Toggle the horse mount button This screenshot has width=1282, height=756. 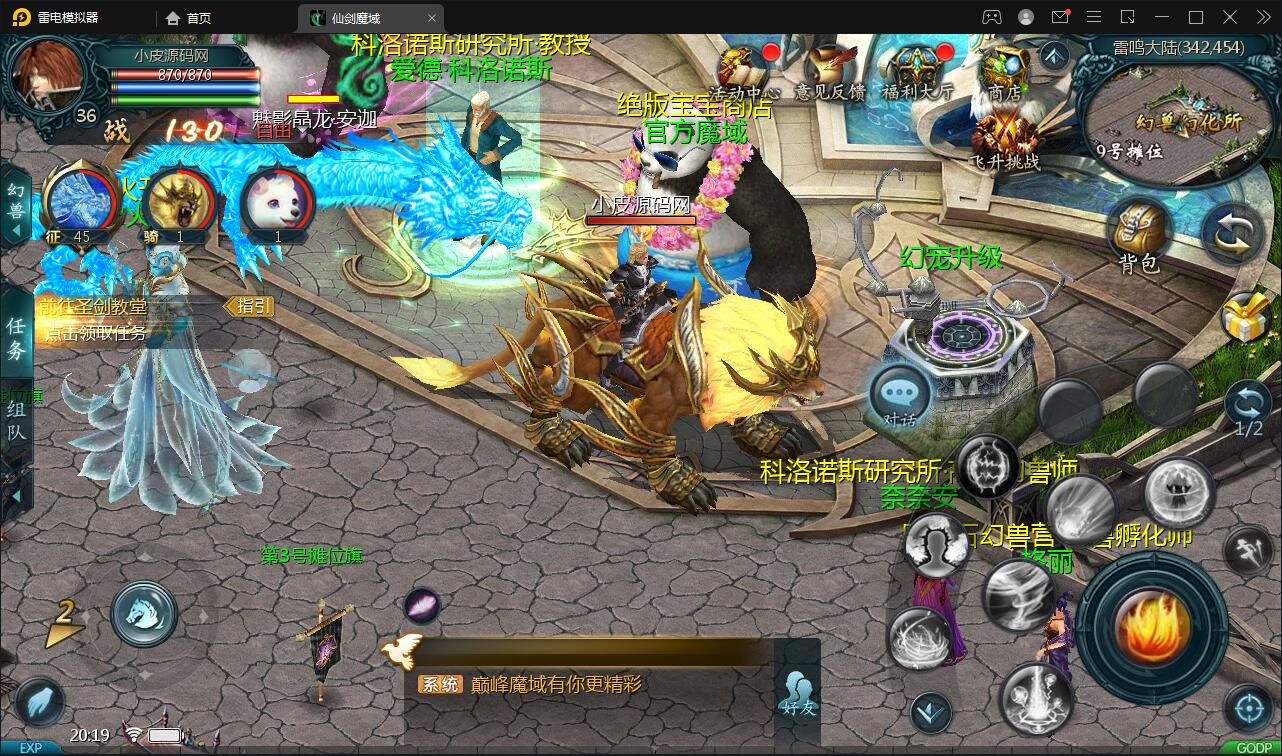pos(144,613)
